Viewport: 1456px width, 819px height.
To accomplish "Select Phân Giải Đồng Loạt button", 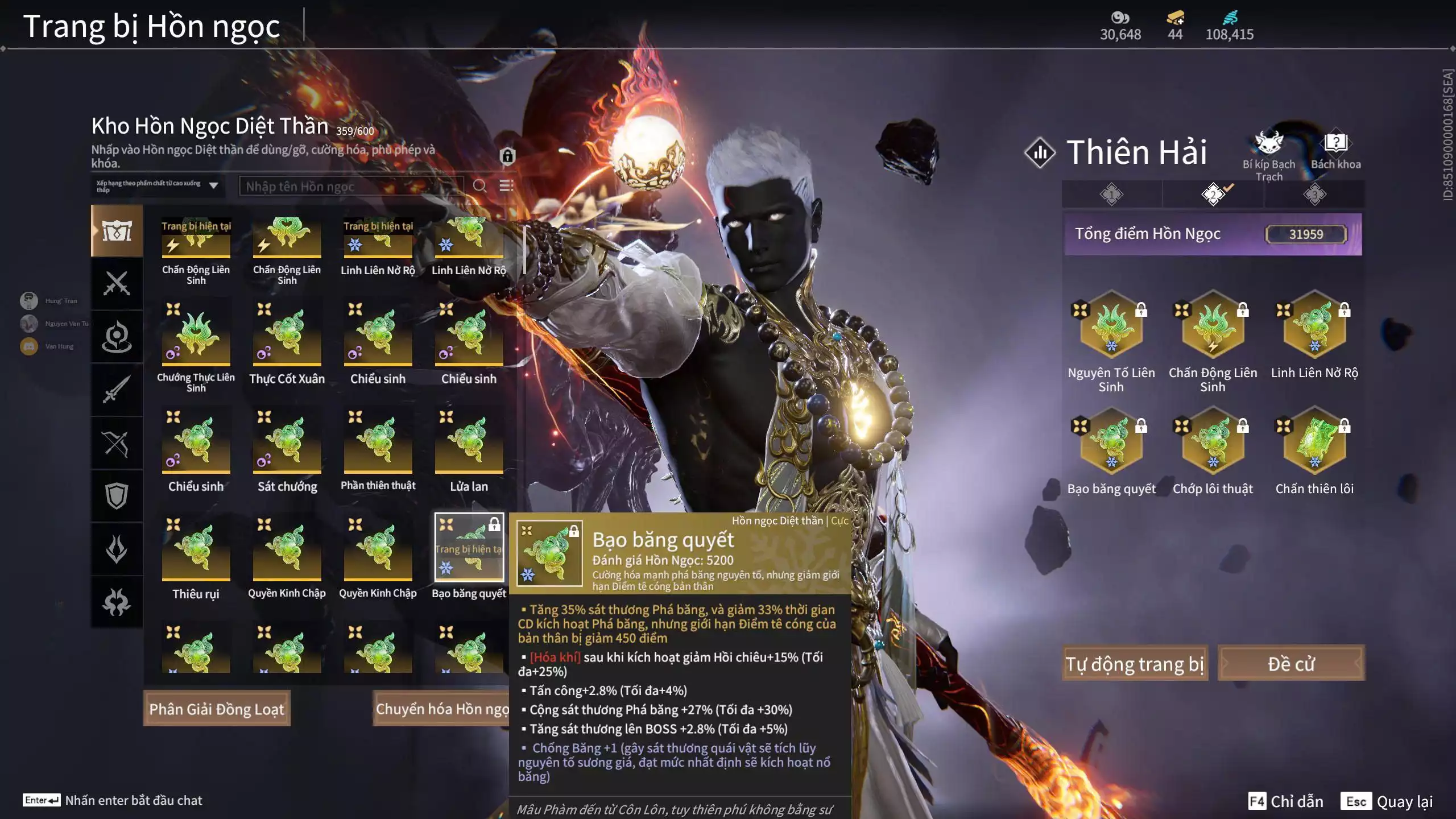I will point(217,709).
